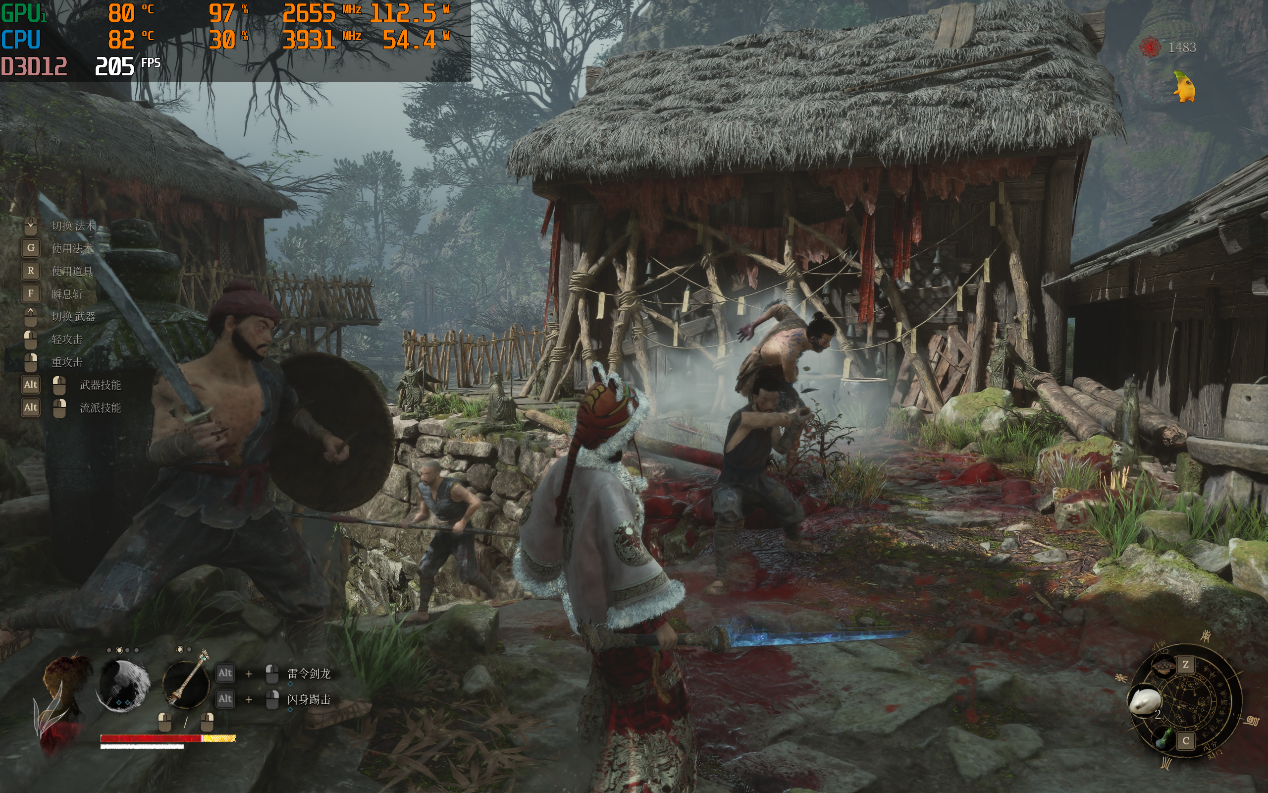This screenshot has width=1268, height=793.
Task: Select the white rabbit item slot
Action: (x=1143, y=699)
